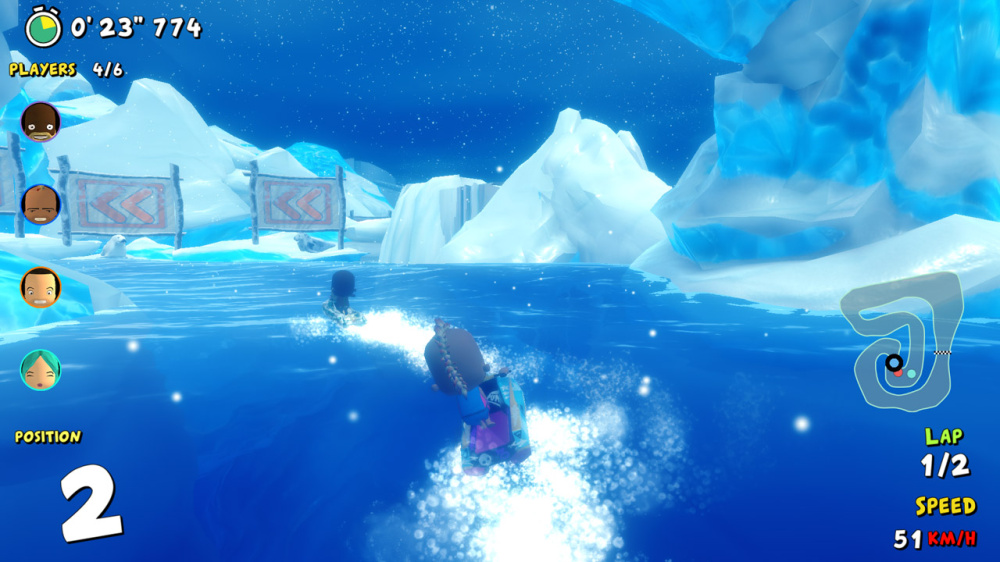
Task: Open the track minimap
Action: pos(902,345)
